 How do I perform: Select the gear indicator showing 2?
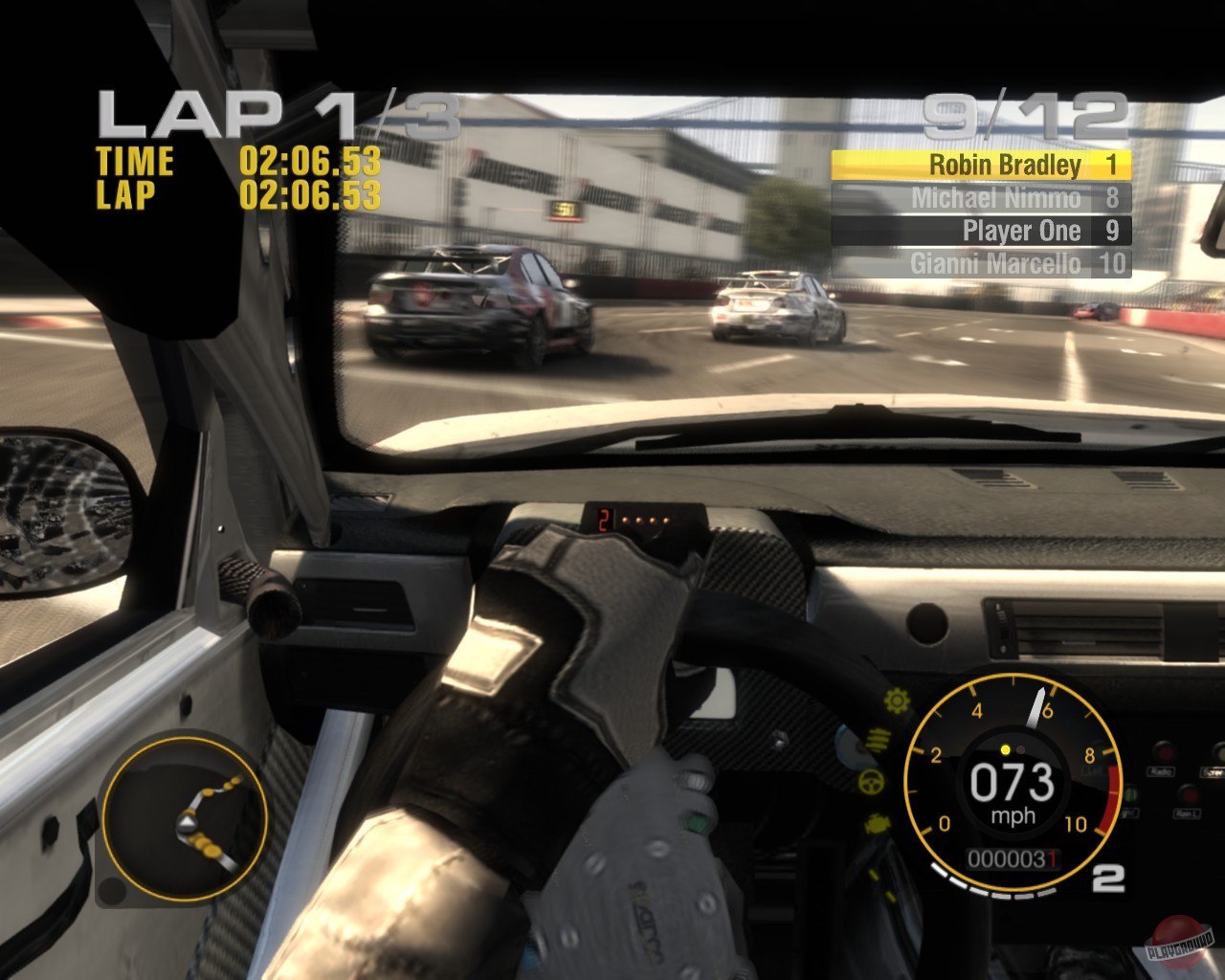click(x=1108, y=876)
